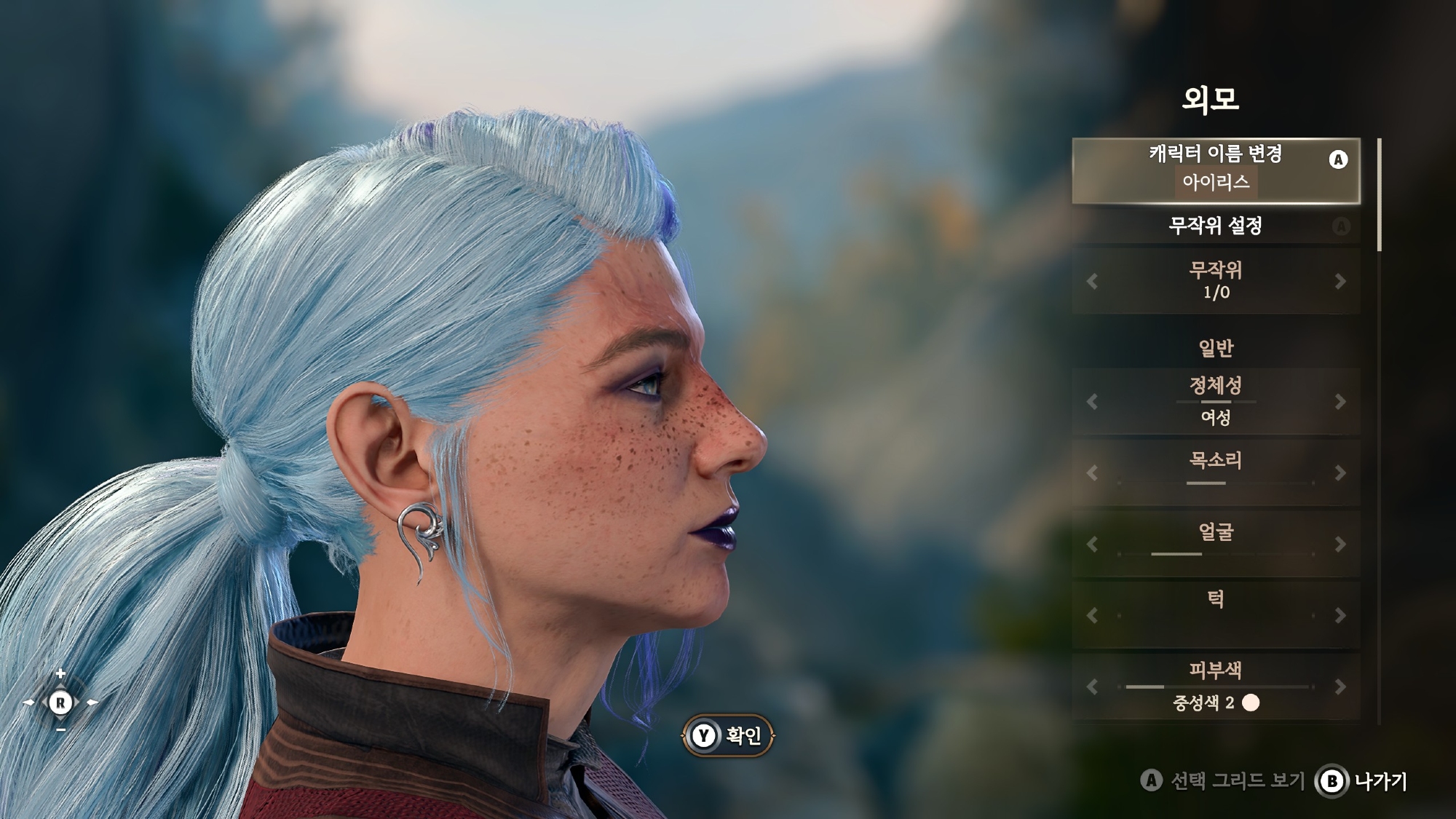1456x819 pixels.
Task: Click left arrow on the 무작위 row
Action: click(1091, 281)
